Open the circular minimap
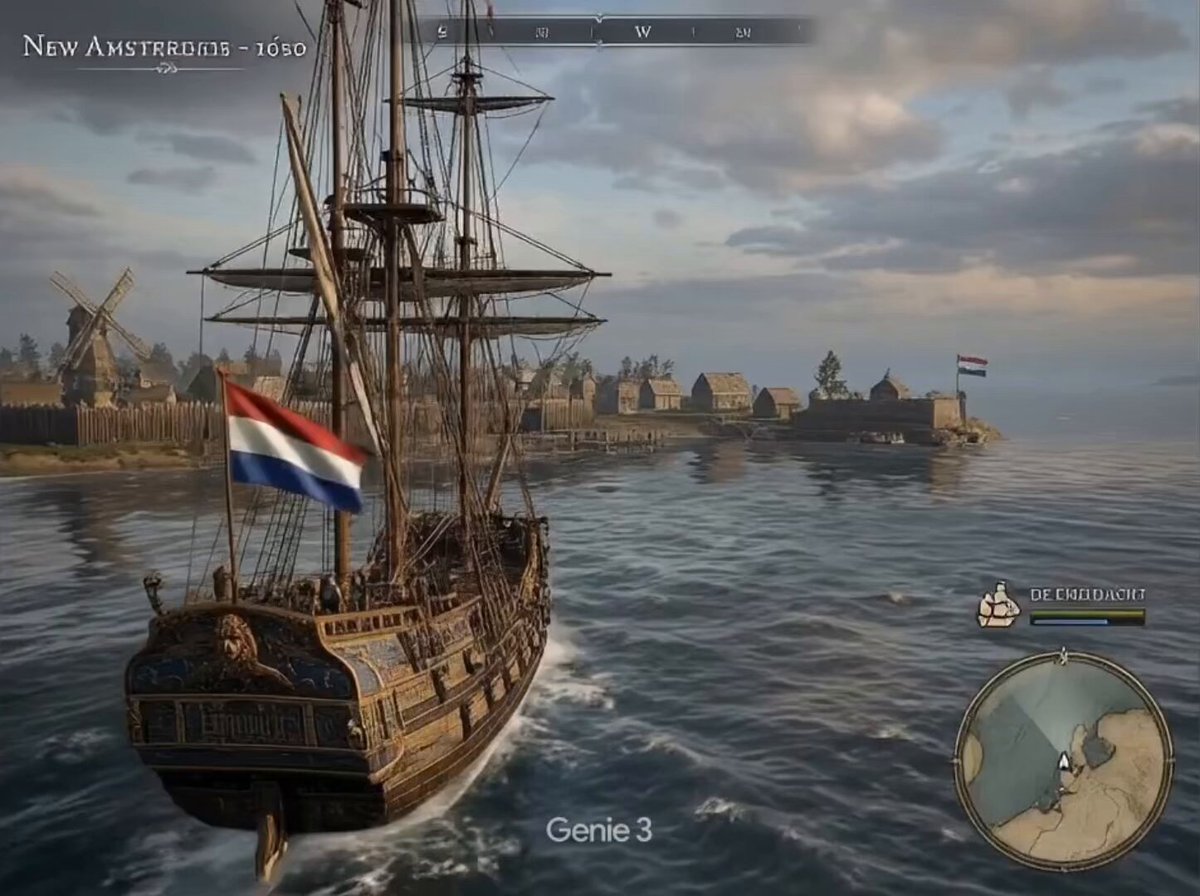Viewport: 1200px width, 896px height. pyautogui.click(x=1064, y=761)
